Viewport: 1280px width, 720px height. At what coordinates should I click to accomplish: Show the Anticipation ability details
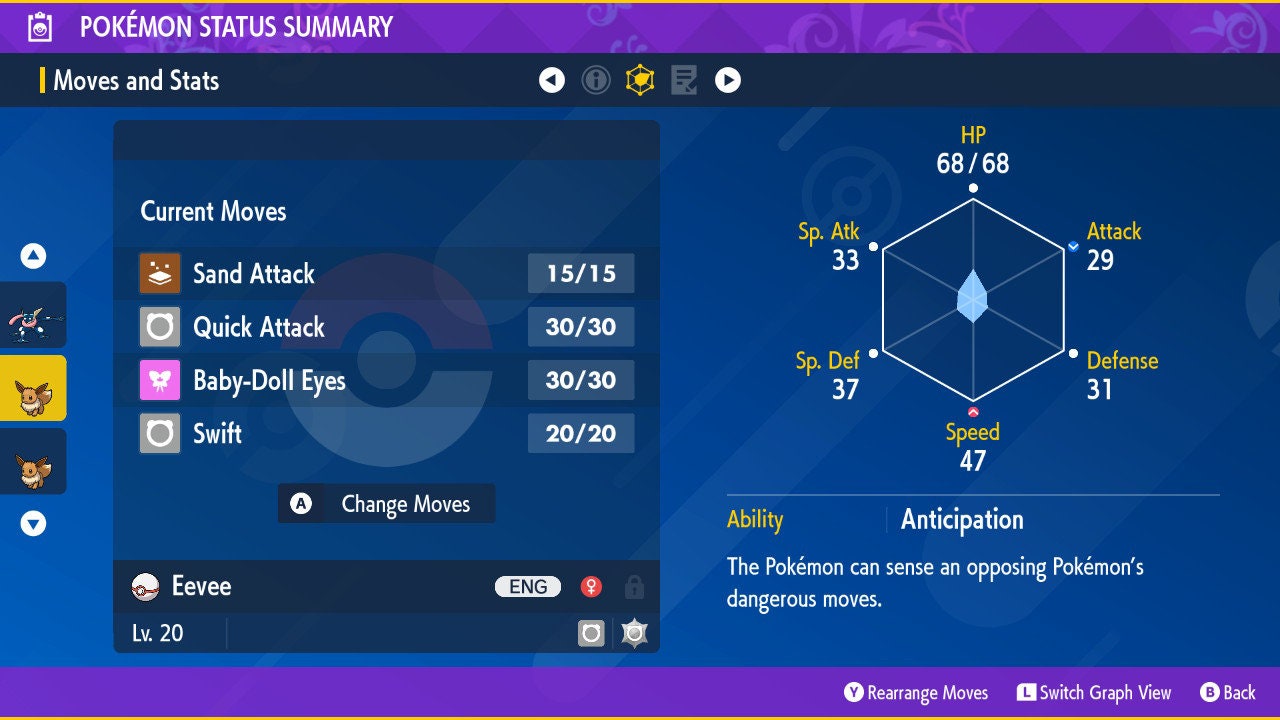(x=961, y=520)
